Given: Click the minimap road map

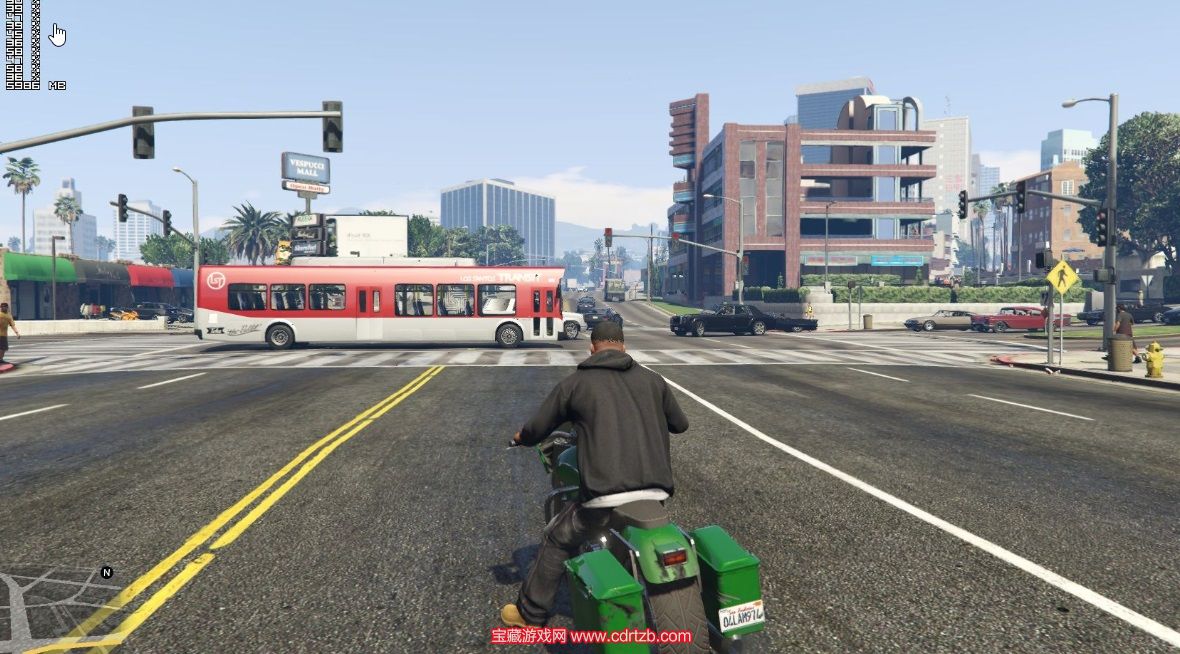Looking at the screenshot, I should pyautogui.click(x=48, y=605).
